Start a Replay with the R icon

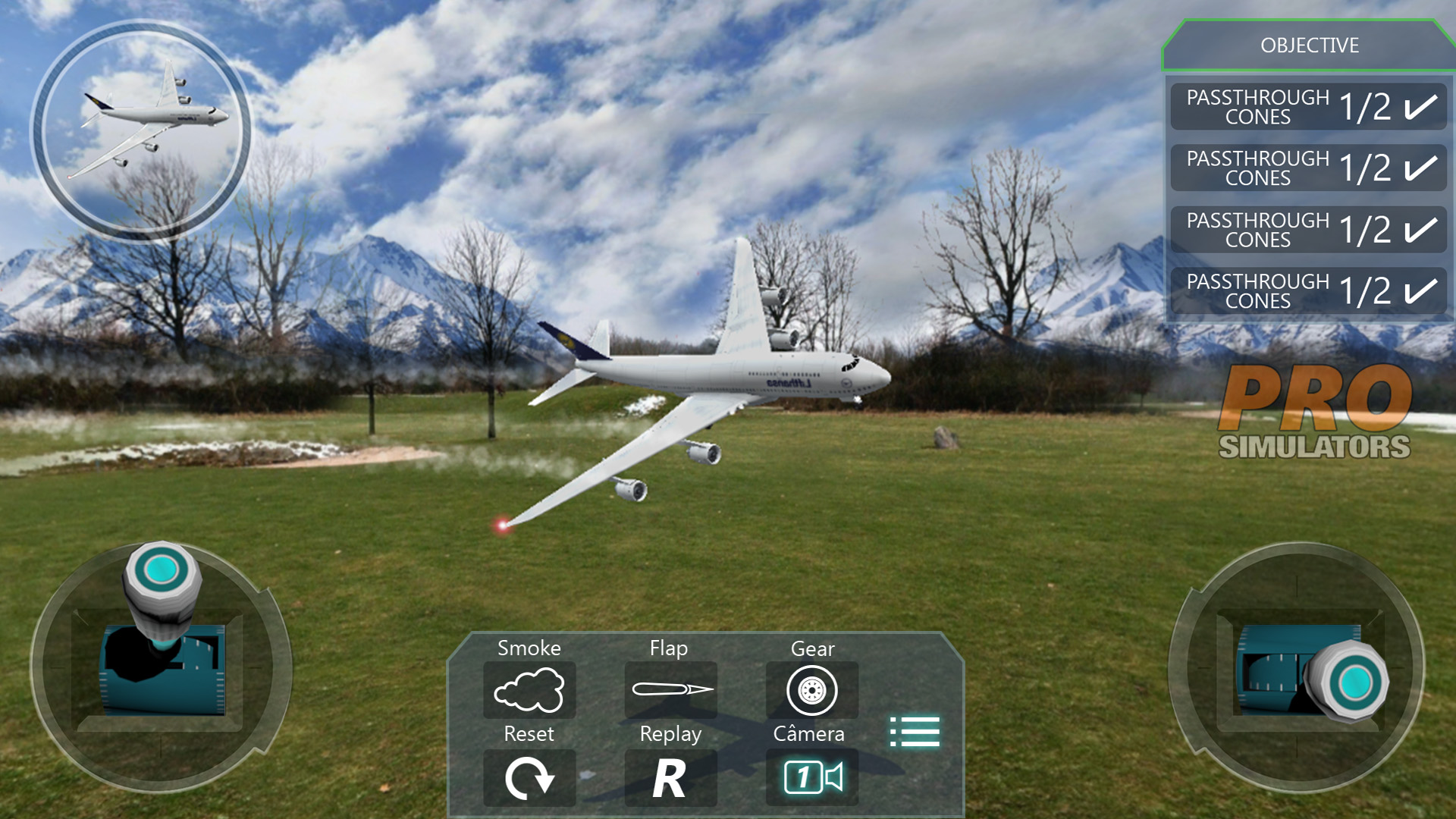[x=670, y=776]
